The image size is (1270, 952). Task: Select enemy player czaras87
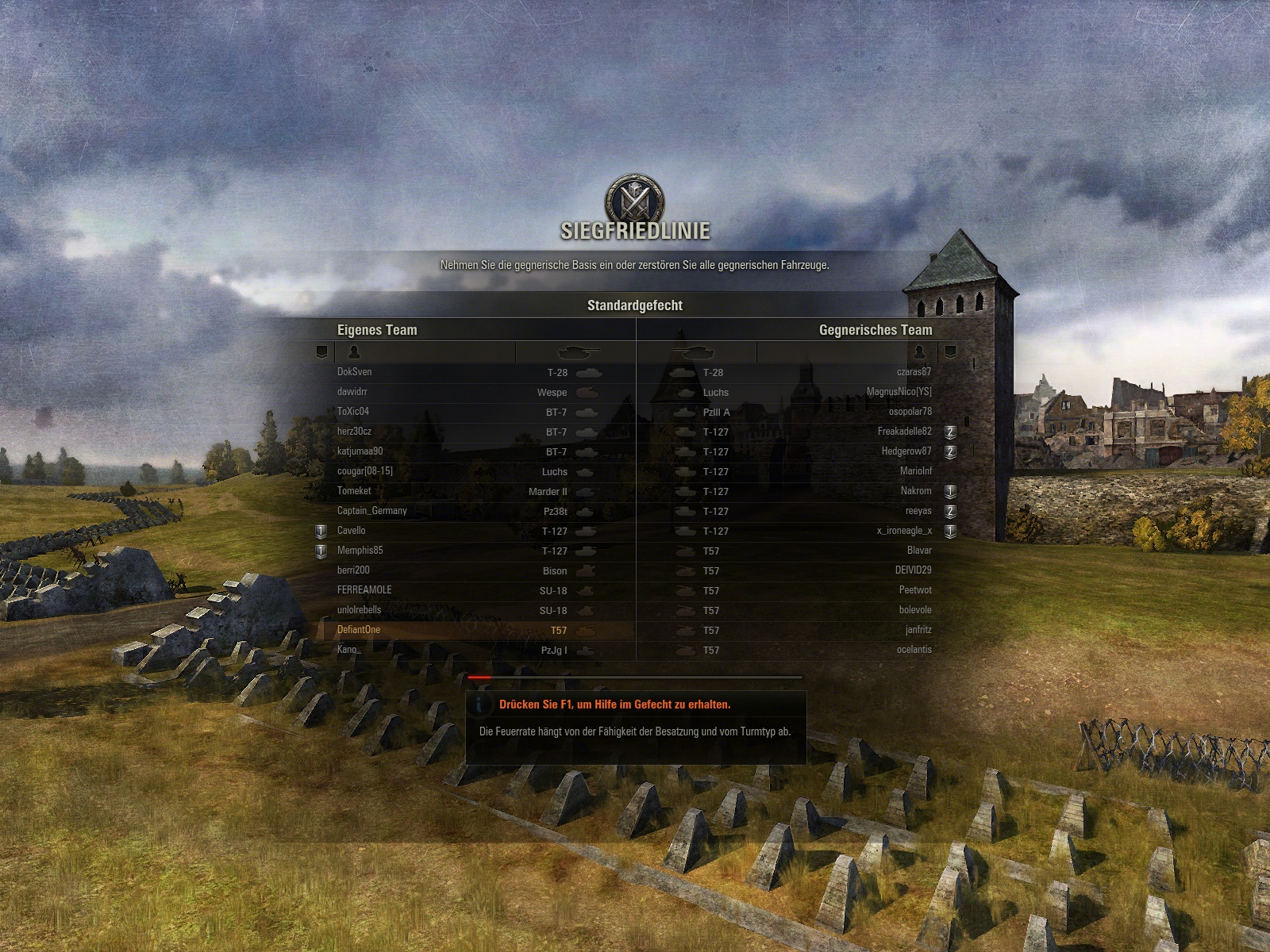(914, 372)
